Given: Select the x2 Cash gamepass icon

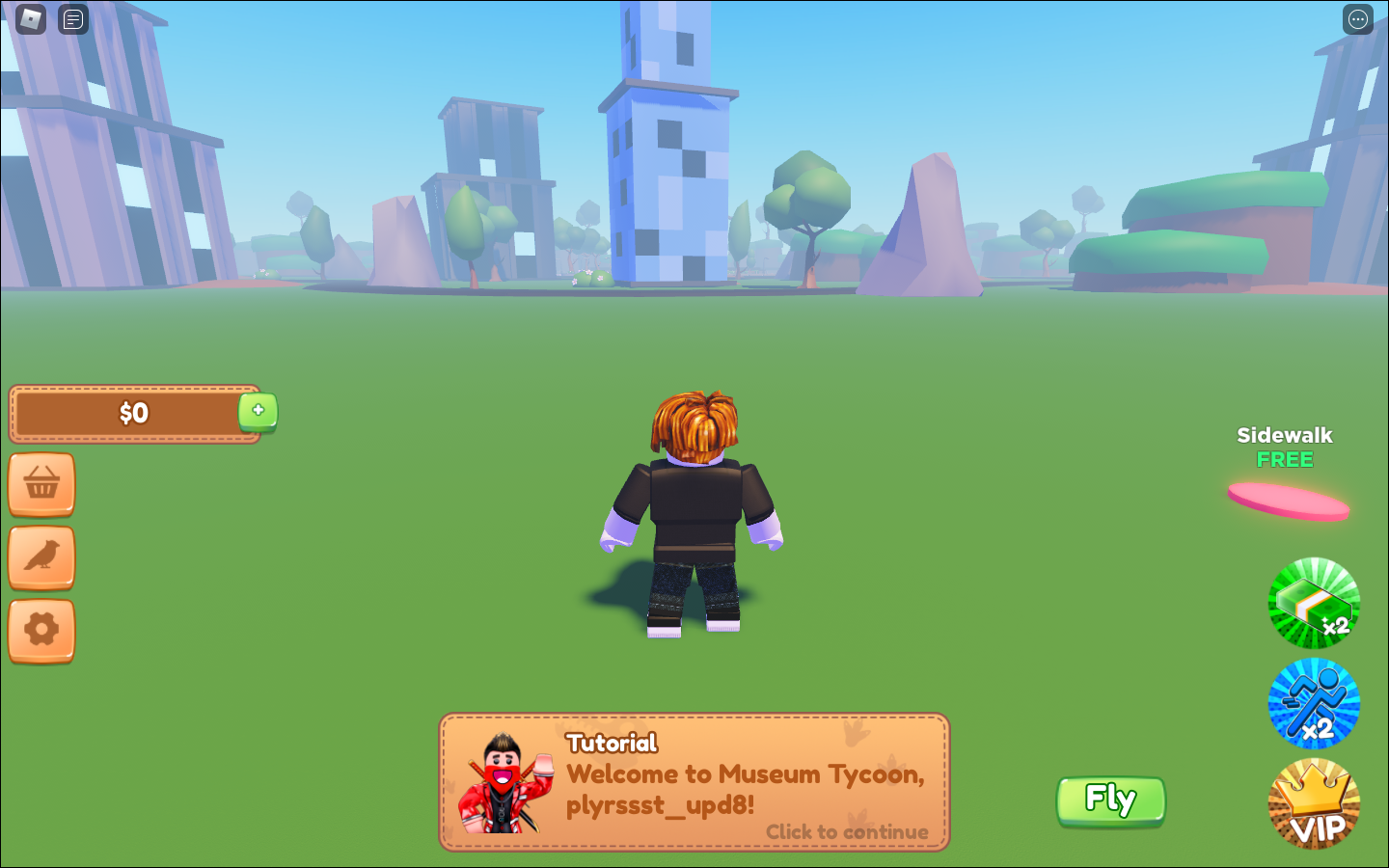Looking at the screenshot, I should 1314,603.
